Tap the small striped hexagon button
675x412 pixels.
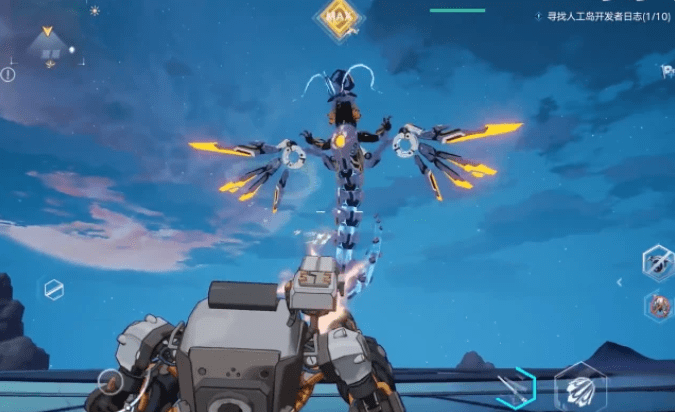pos(53,289)
